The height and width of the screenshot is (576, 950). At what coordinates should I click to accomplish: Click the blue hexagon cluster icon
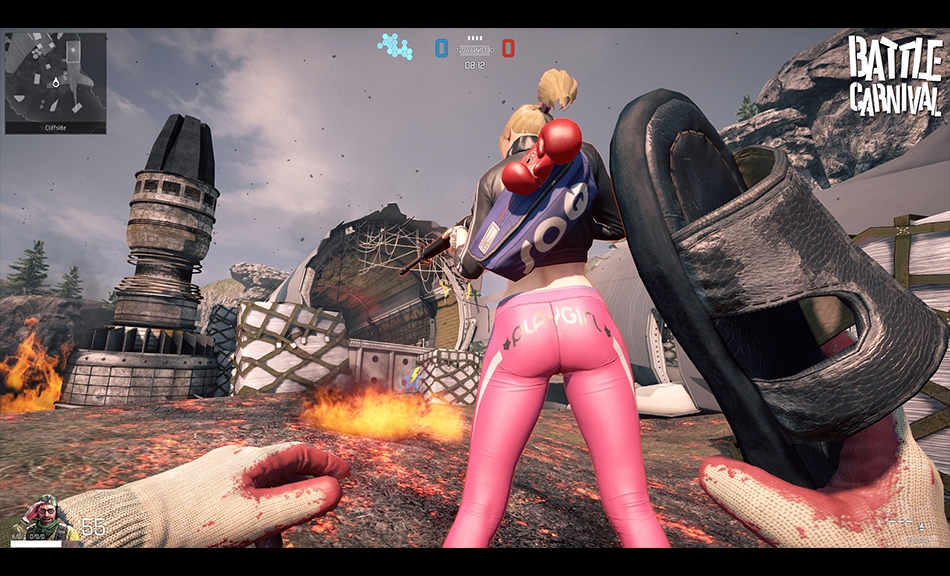click(395, 46)
